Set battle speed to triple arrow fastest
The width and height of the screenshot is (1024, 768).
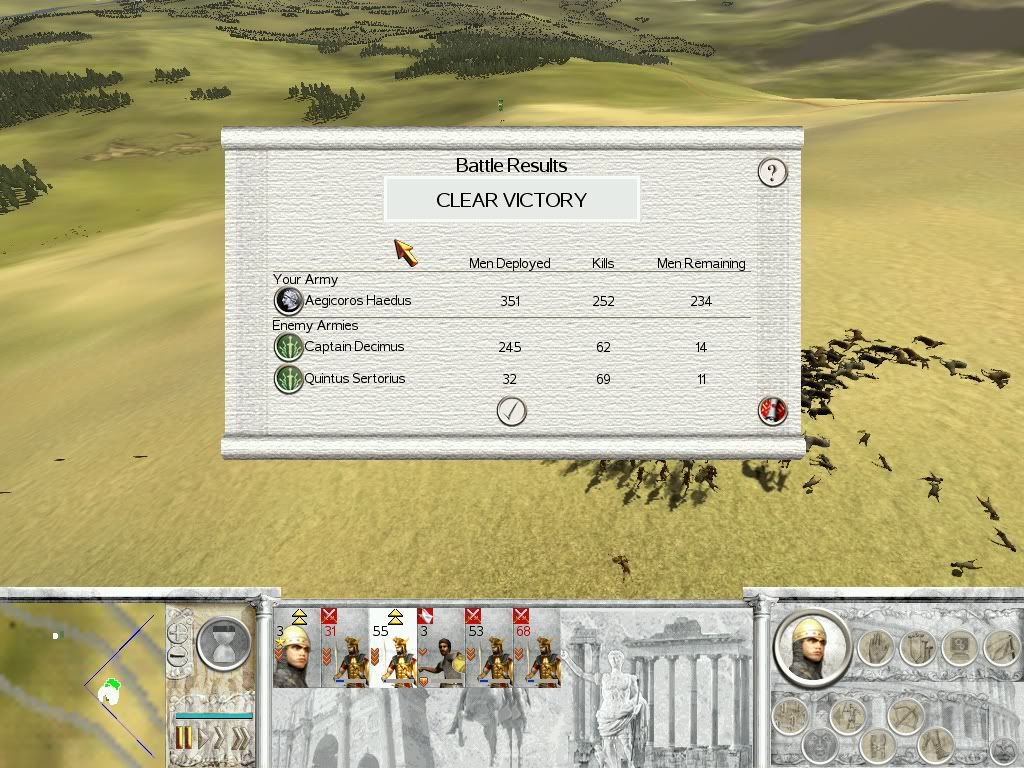[x=240, y=739]
